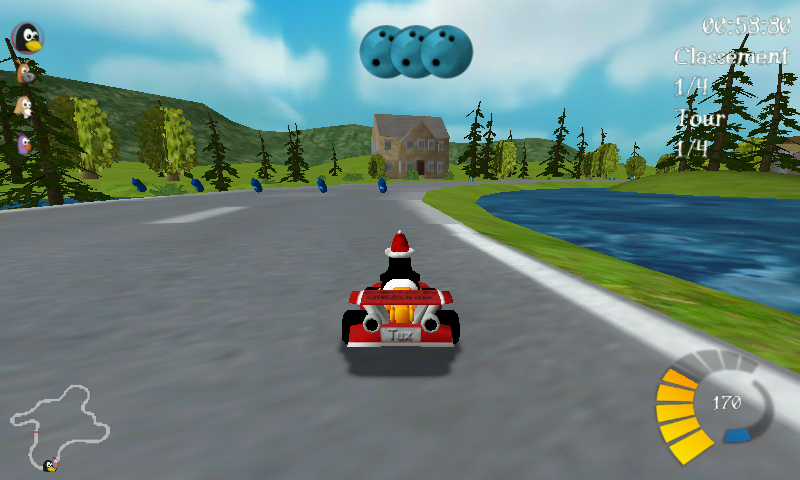The image size is (800, 480).
Task: Choose the tan puppy racer icon
Action: coord(24,107)
